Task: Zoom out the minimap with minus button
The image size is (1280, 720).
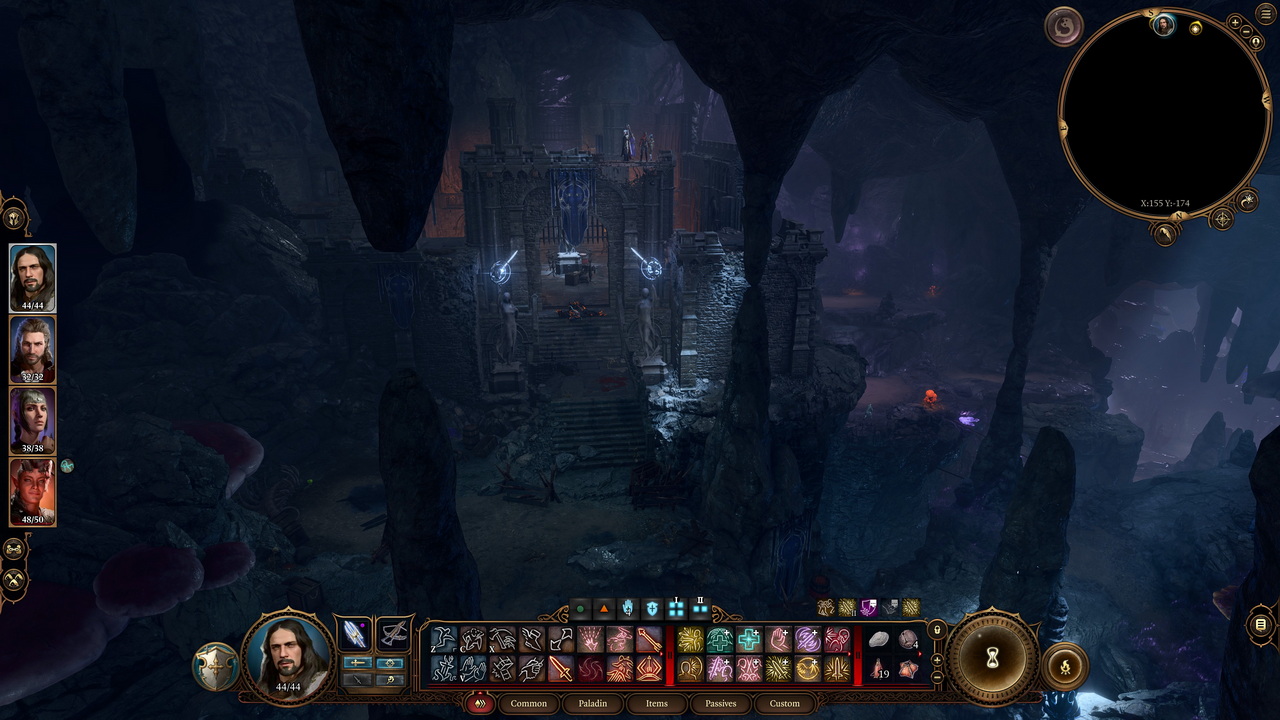Action: point(1246,32)
